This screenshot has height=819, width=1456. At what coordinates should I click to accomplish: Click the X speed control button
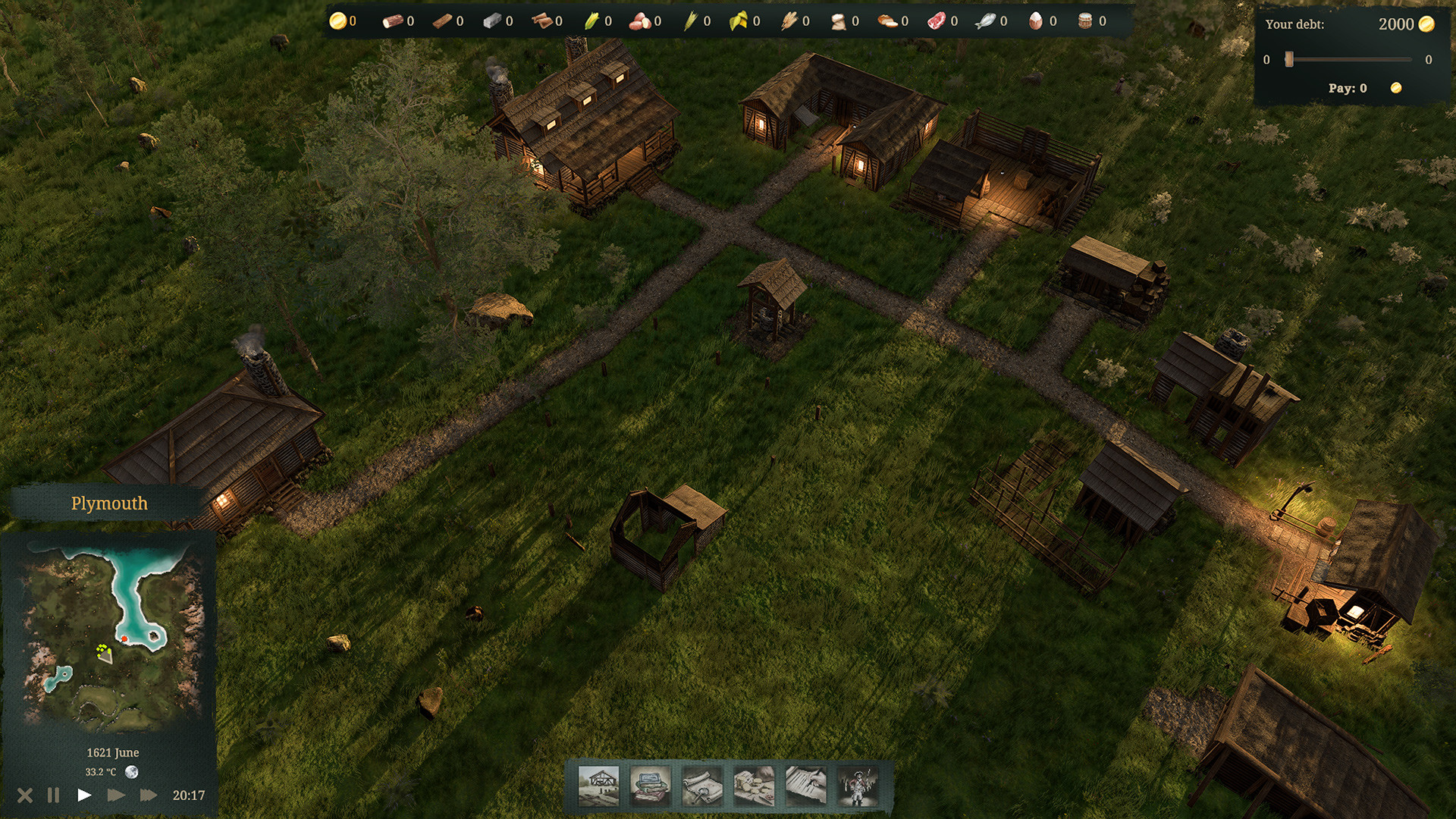pos(27,795)
